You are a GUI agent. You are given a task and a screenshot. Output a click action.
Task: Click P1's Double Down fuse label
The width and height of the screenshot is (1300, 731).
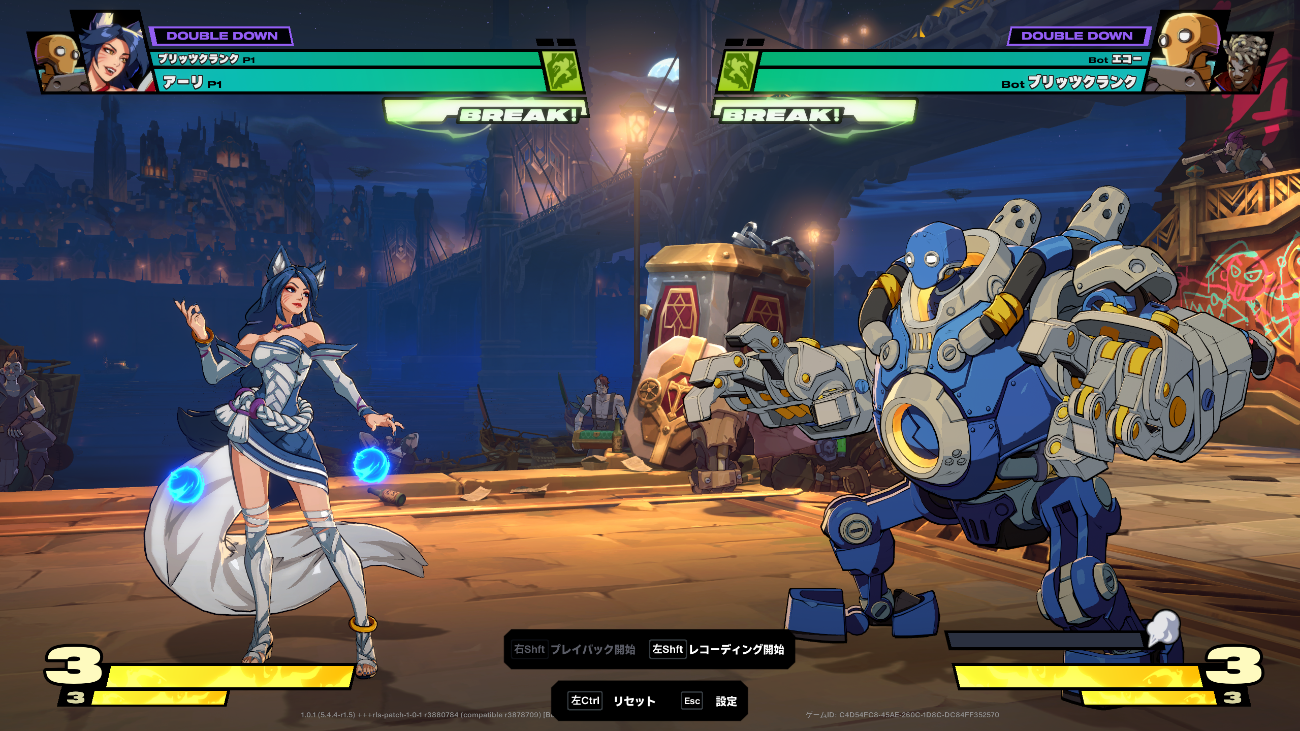point(222,36)
